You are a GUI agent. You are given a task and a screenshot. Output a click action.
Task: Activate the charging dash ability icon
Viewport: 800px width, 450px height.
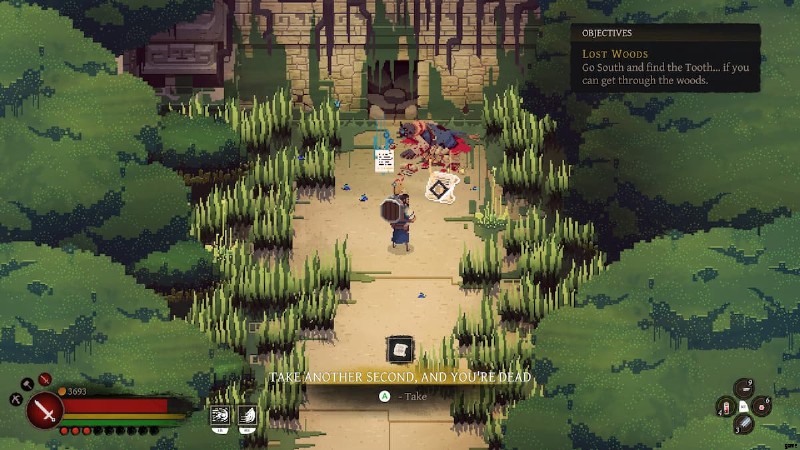pos(219,413)
